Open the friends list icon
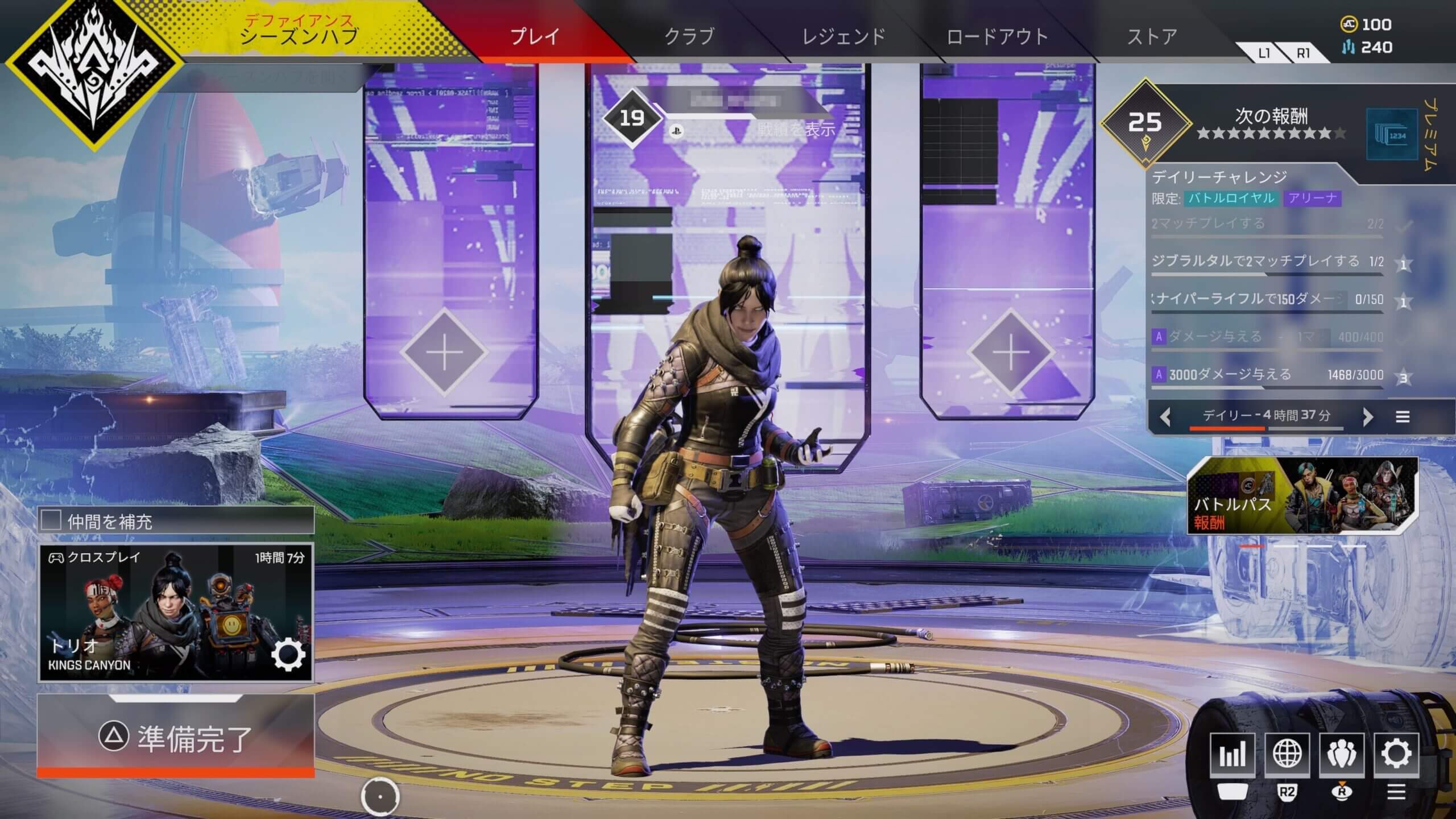Screen dimensions: 1456x819 coord(1341,754)
